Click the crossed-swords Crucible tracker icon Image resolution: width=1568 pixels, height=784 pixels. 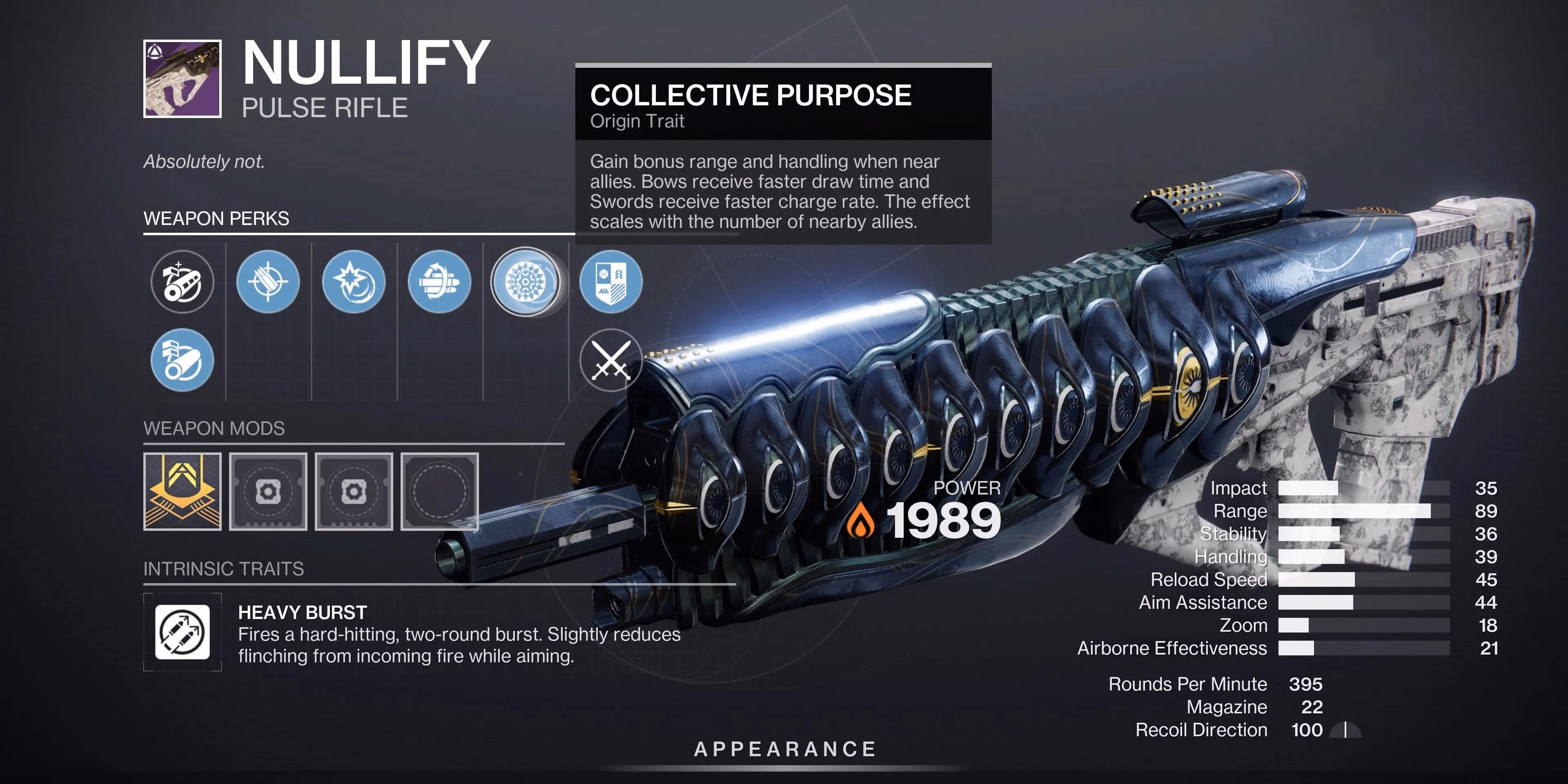tap(611, 360)
